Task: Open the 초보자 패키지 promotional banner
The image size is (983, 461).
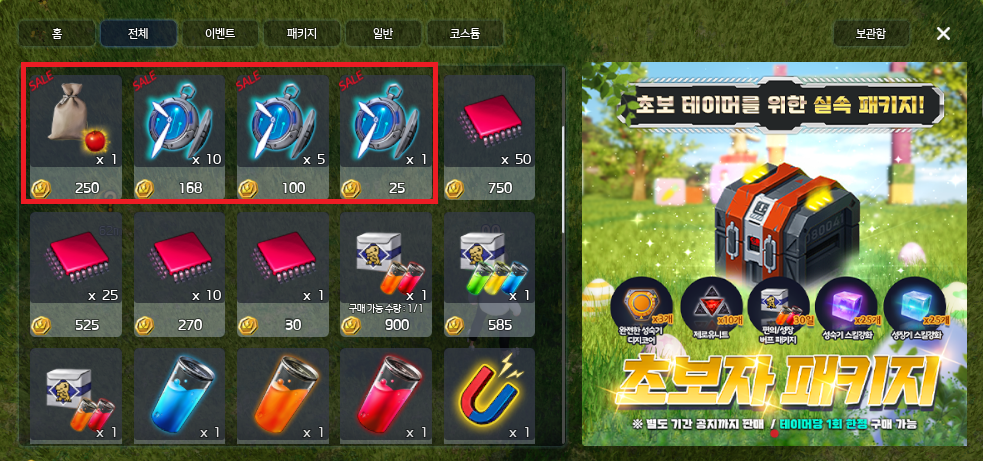Action: 775,255
